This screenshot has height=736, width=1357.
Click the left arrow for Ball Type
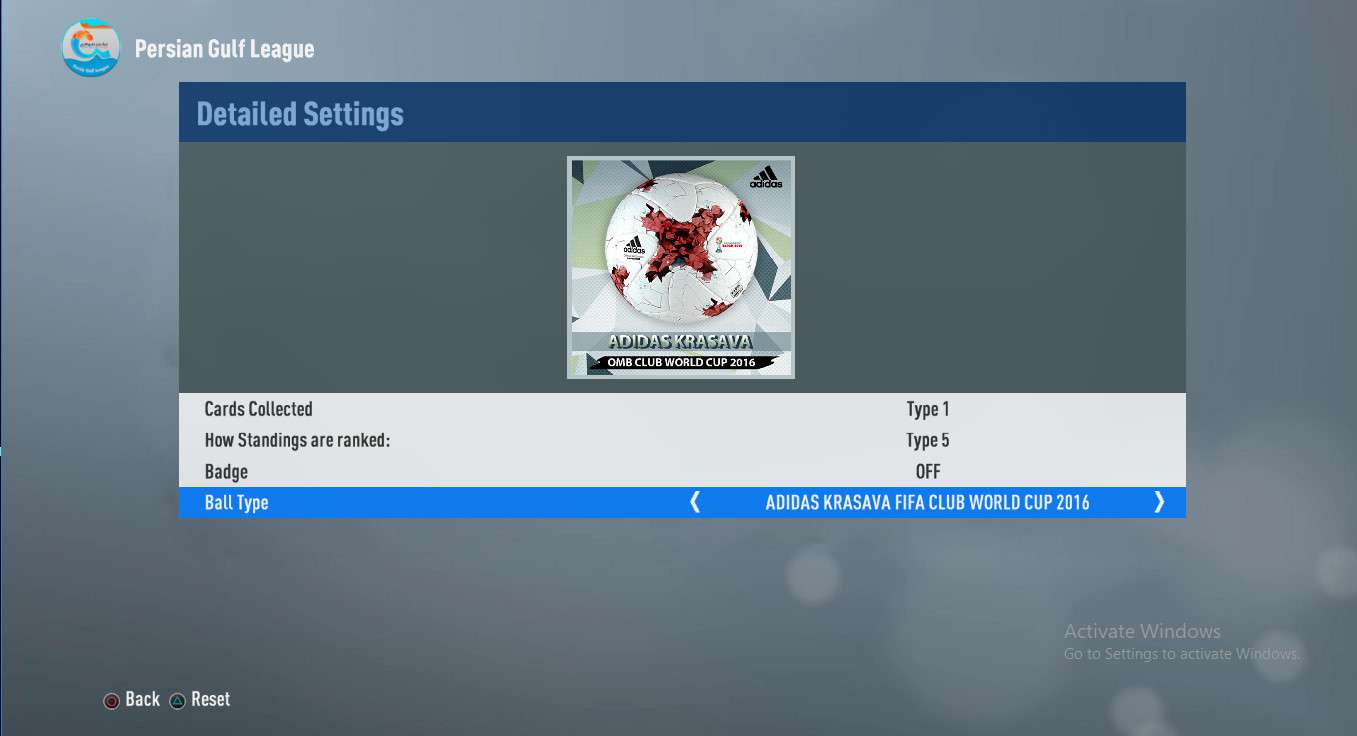[x=695, y=502]
